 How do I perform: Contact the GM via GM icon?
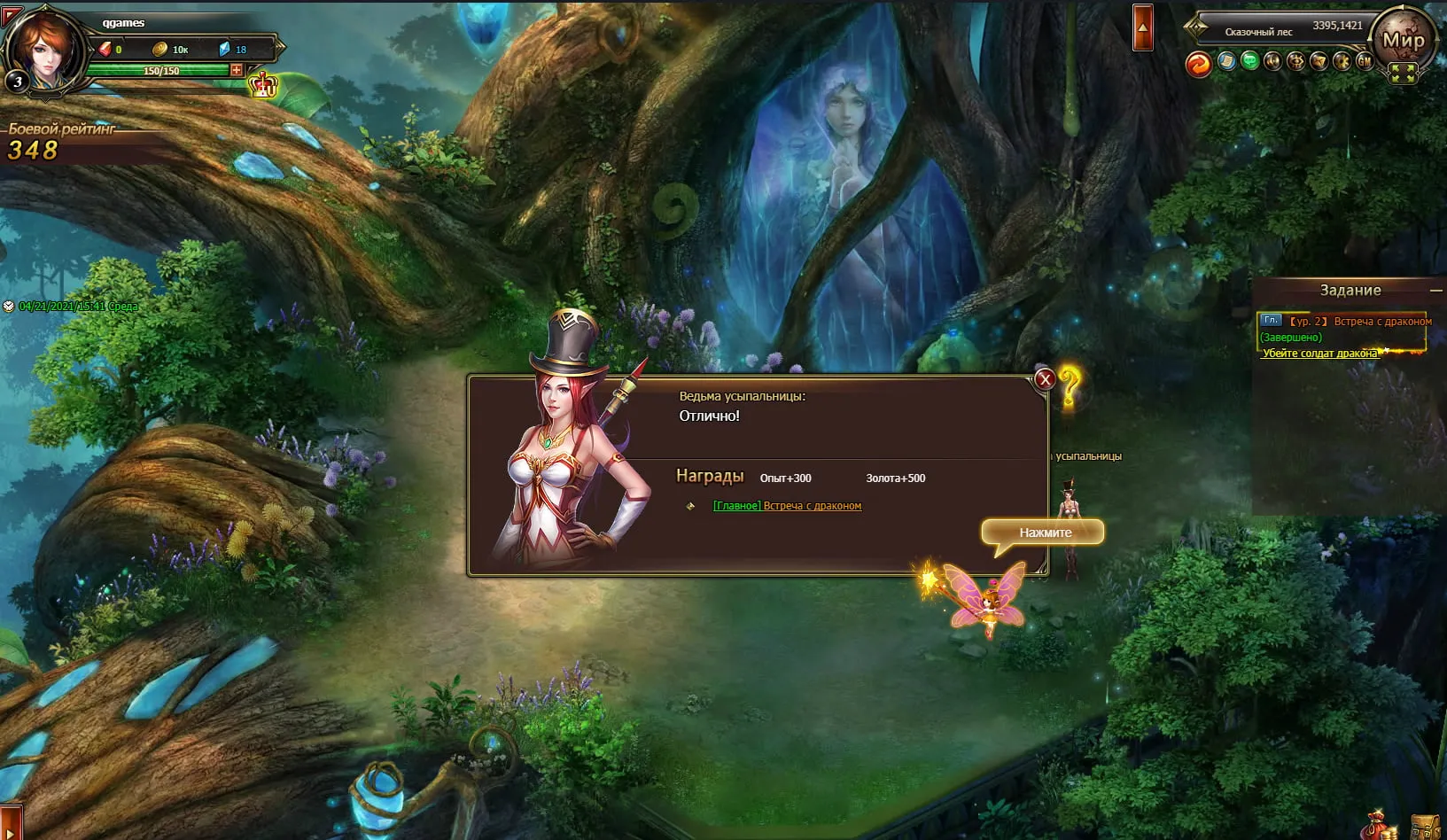pyautogui.click(x=1365, y=61)
